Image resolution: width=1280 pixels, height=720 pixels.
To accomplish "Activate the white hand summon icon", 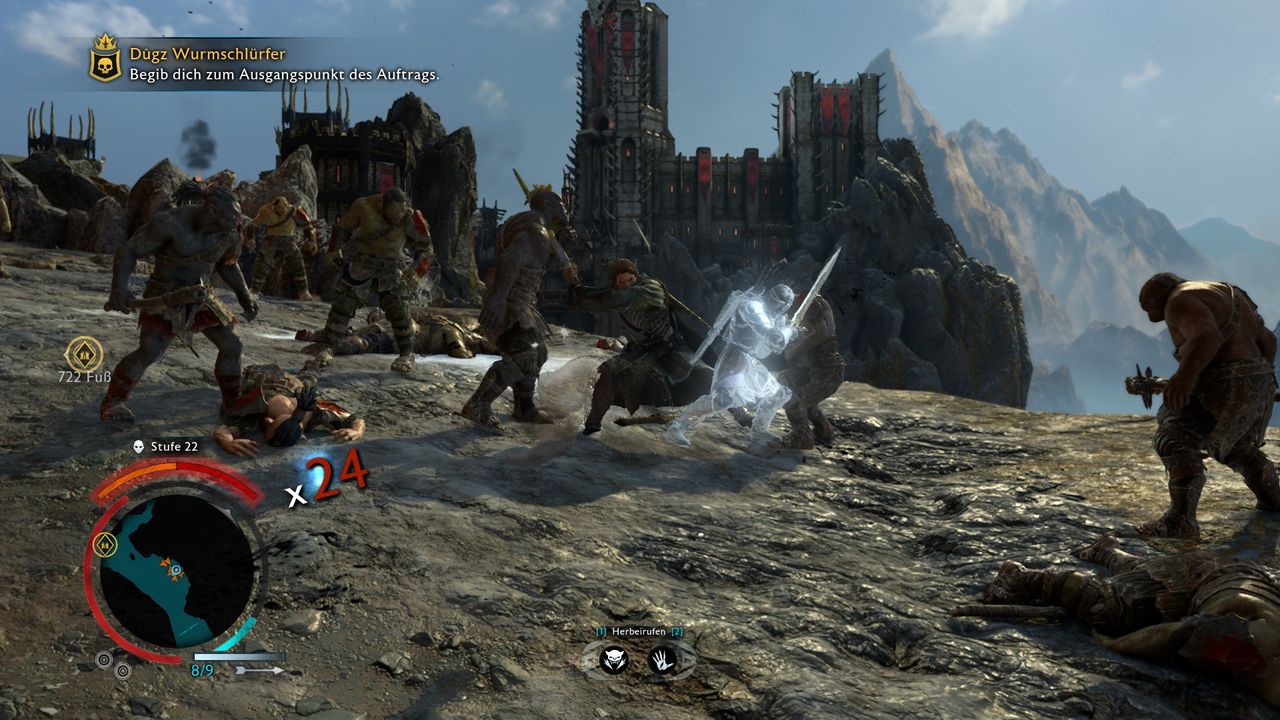I will [662, 659].
